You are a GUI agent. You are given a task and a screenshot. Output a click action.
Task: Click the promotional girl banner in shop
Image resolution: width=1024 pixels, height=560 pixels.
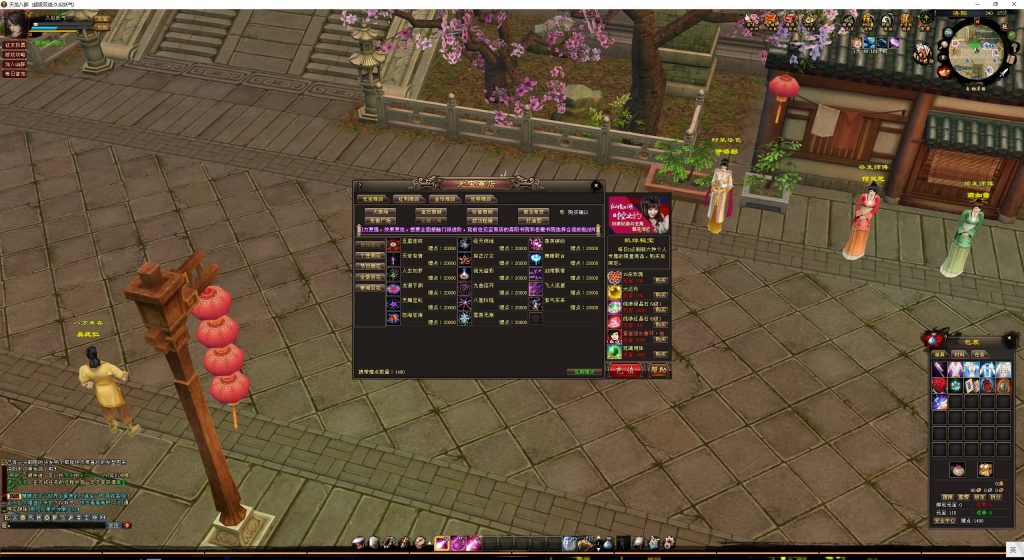pos(638,214)
